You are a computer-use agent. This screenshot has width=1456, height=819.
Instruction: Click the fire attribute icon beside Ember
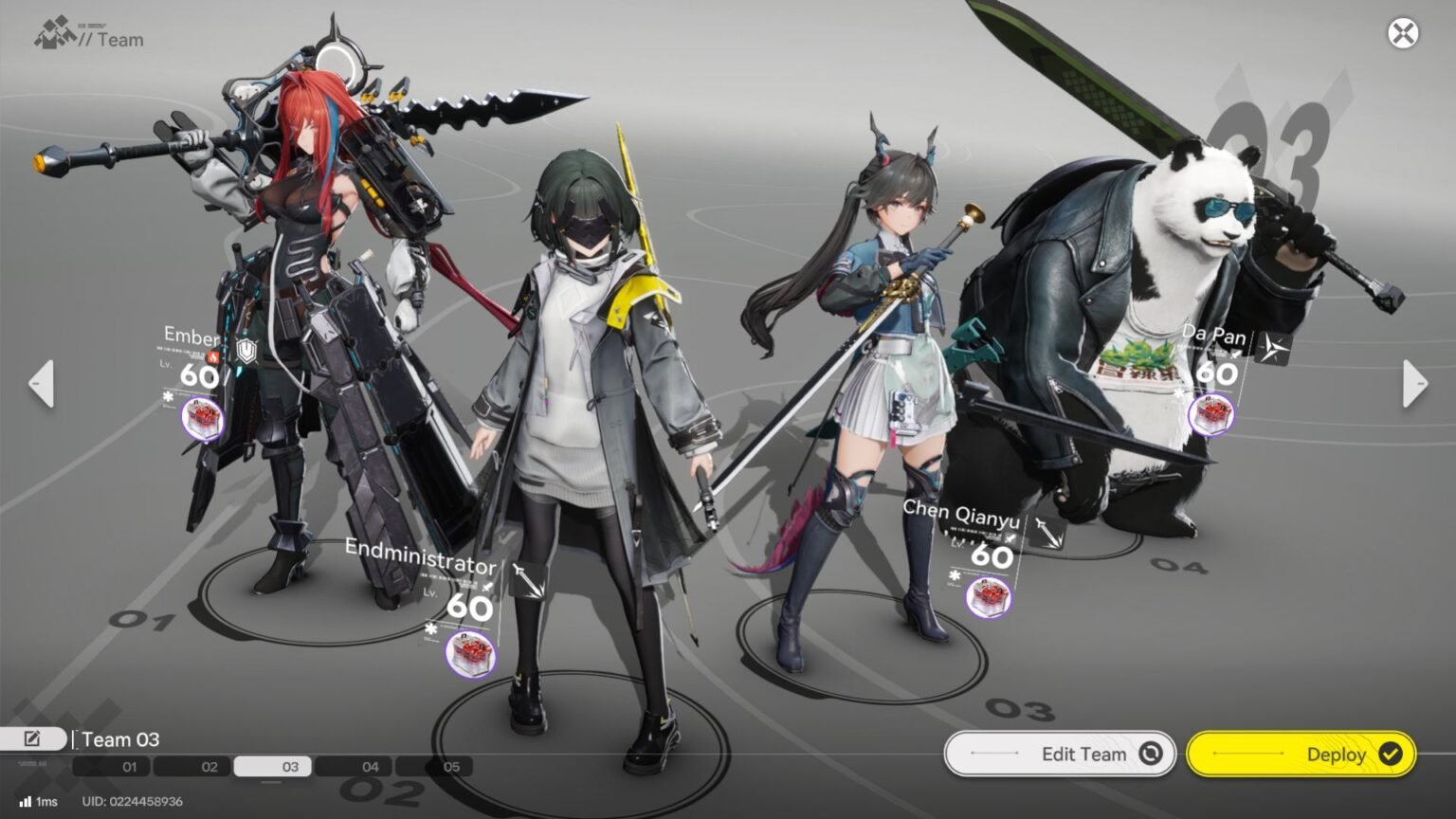tap(214, 356)
